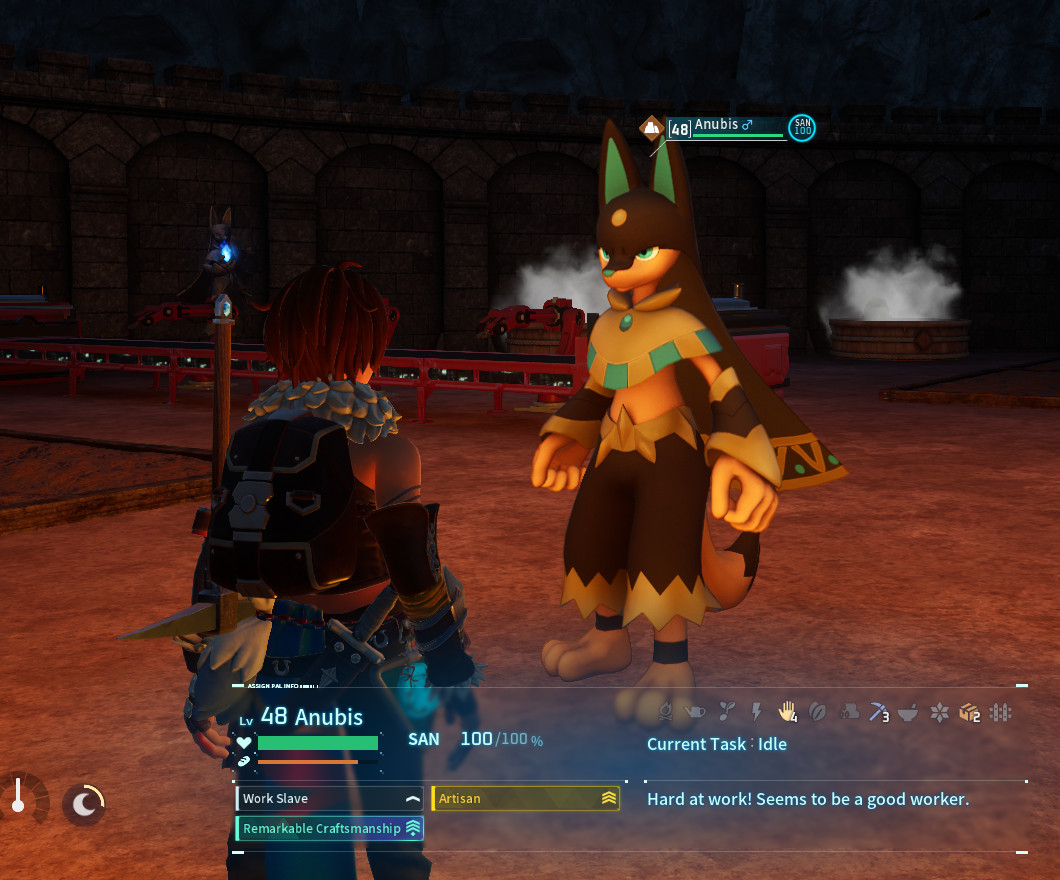
Task: Click the thermometer temperature gauge
Action: pos(18,798)
